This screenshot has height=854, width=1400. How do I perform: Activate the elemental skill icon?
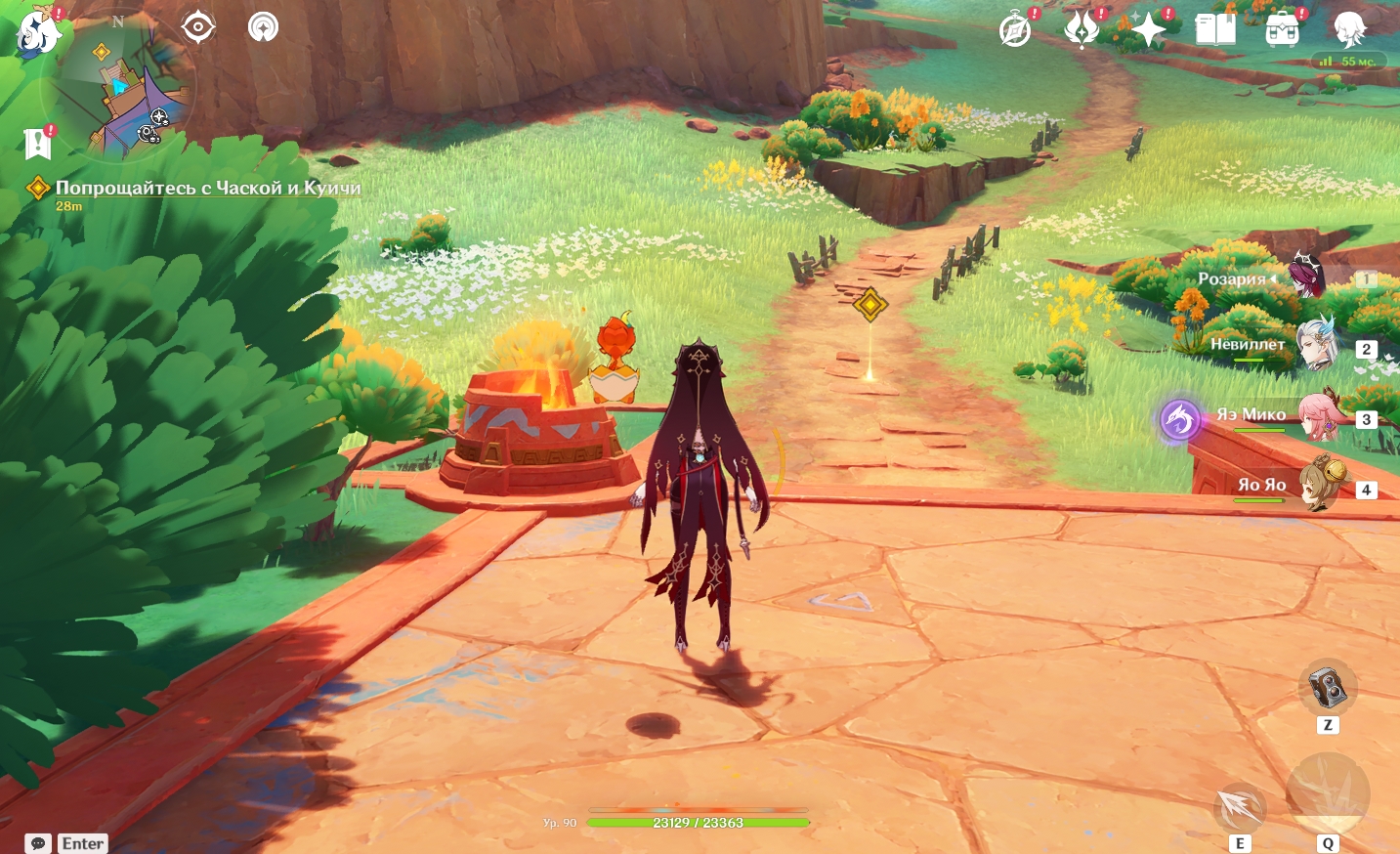(1240, 807)
